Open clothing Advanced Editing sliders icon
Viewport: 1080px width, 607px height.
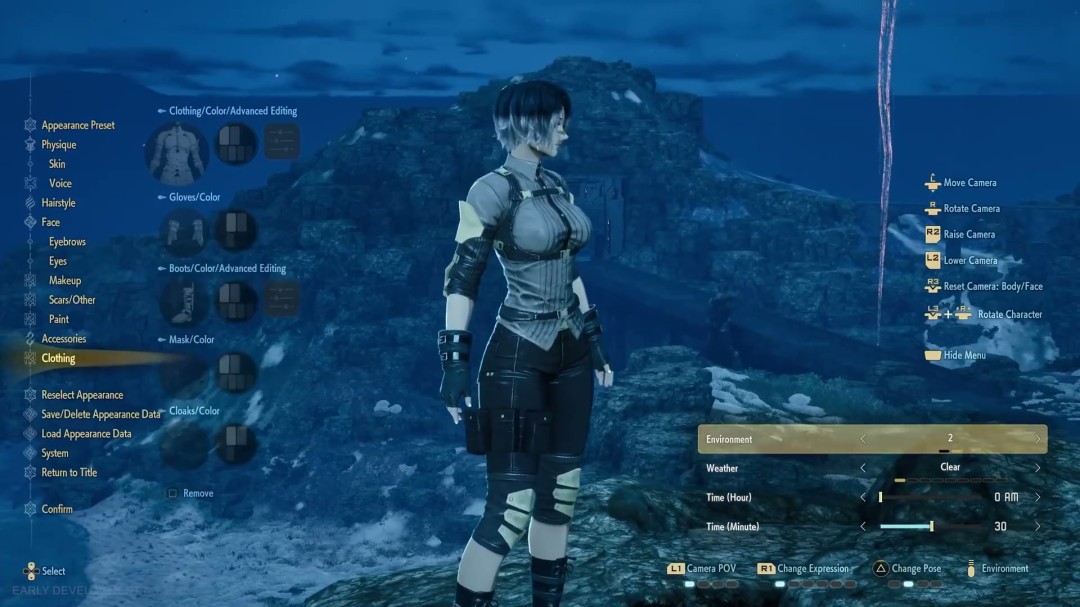(x=282, y=142)
